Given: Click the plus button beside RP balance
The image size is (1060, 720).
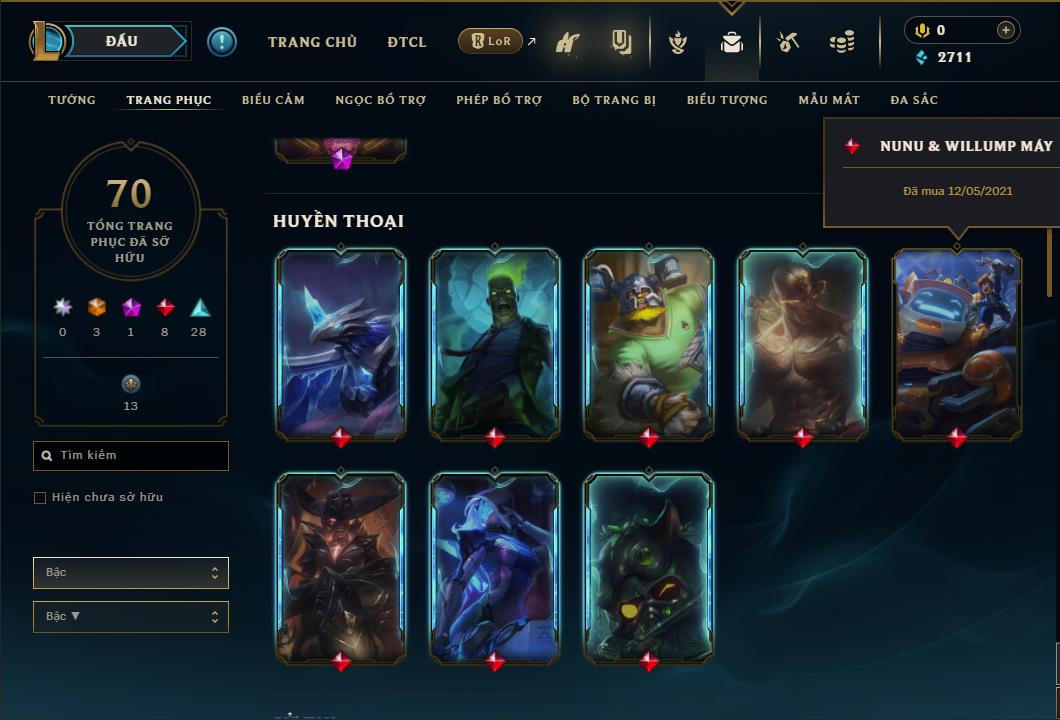Looking at the screenshot, I should [x=1005, y=30].
